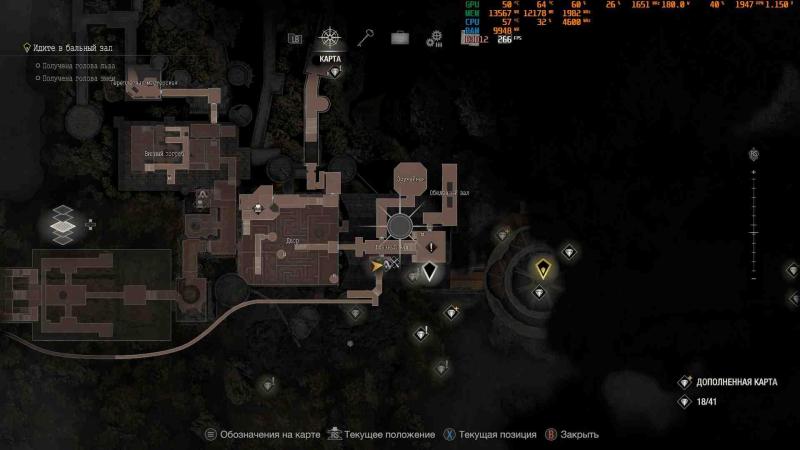This screenshot has width=800, height=450.
Task: Open the files folder tab
Action: coord(295,38)
